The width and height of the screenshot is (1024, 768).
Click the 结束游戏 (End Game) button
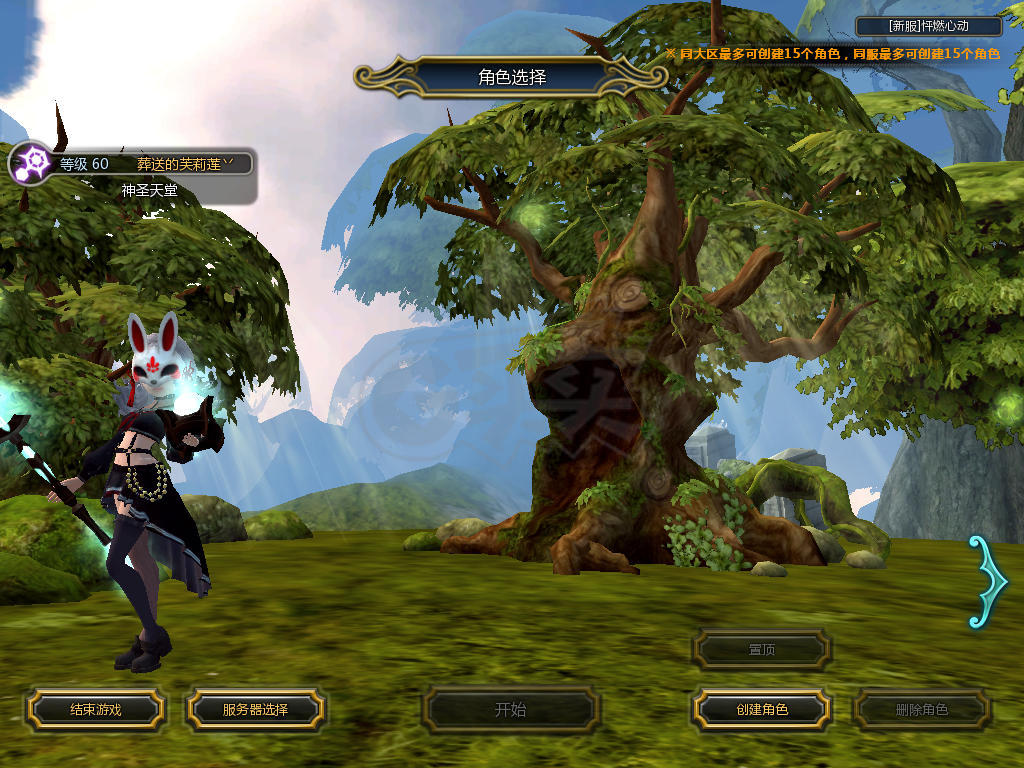pyautogui.click(x=95, y=710)
